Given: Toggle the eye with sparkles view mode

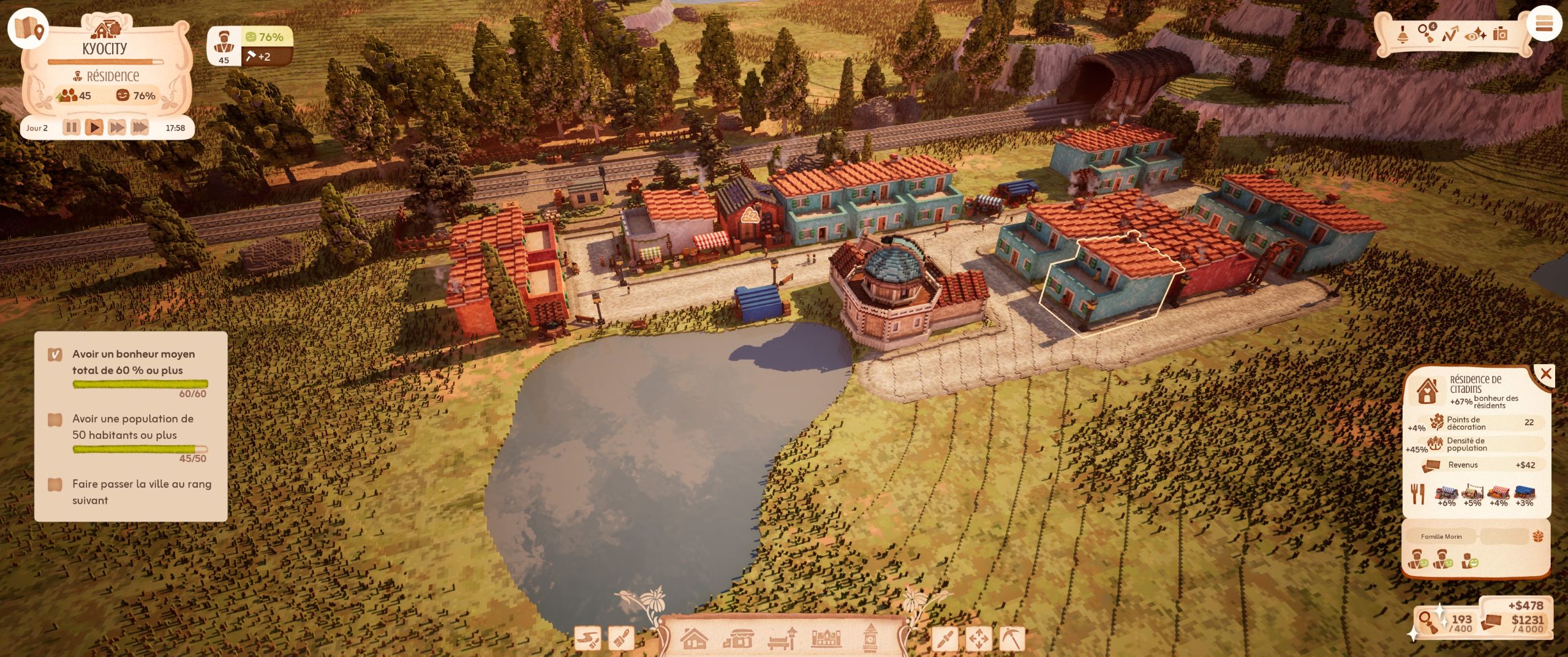Looking at the screenshot, I should click(x=1475, y=34).
